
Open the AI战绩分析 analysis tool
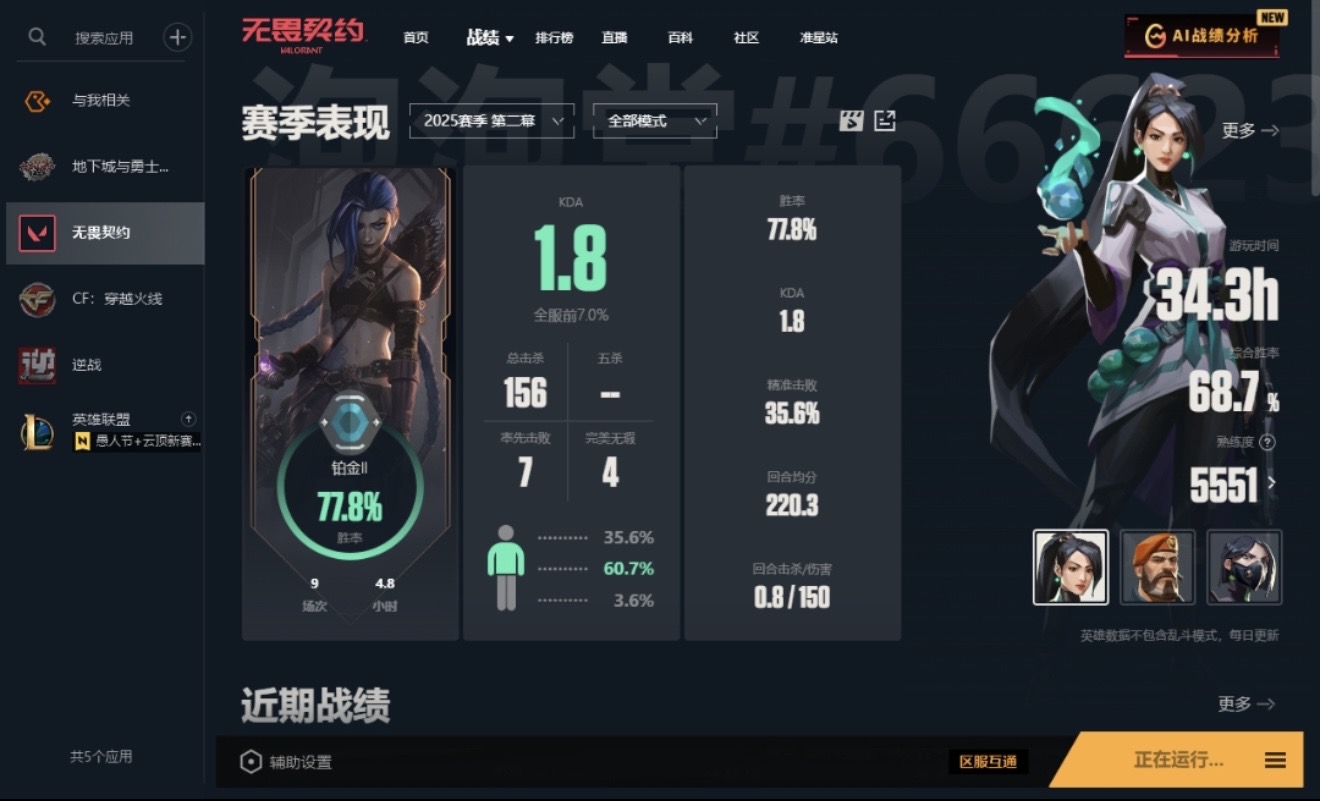click(1200, 33)
